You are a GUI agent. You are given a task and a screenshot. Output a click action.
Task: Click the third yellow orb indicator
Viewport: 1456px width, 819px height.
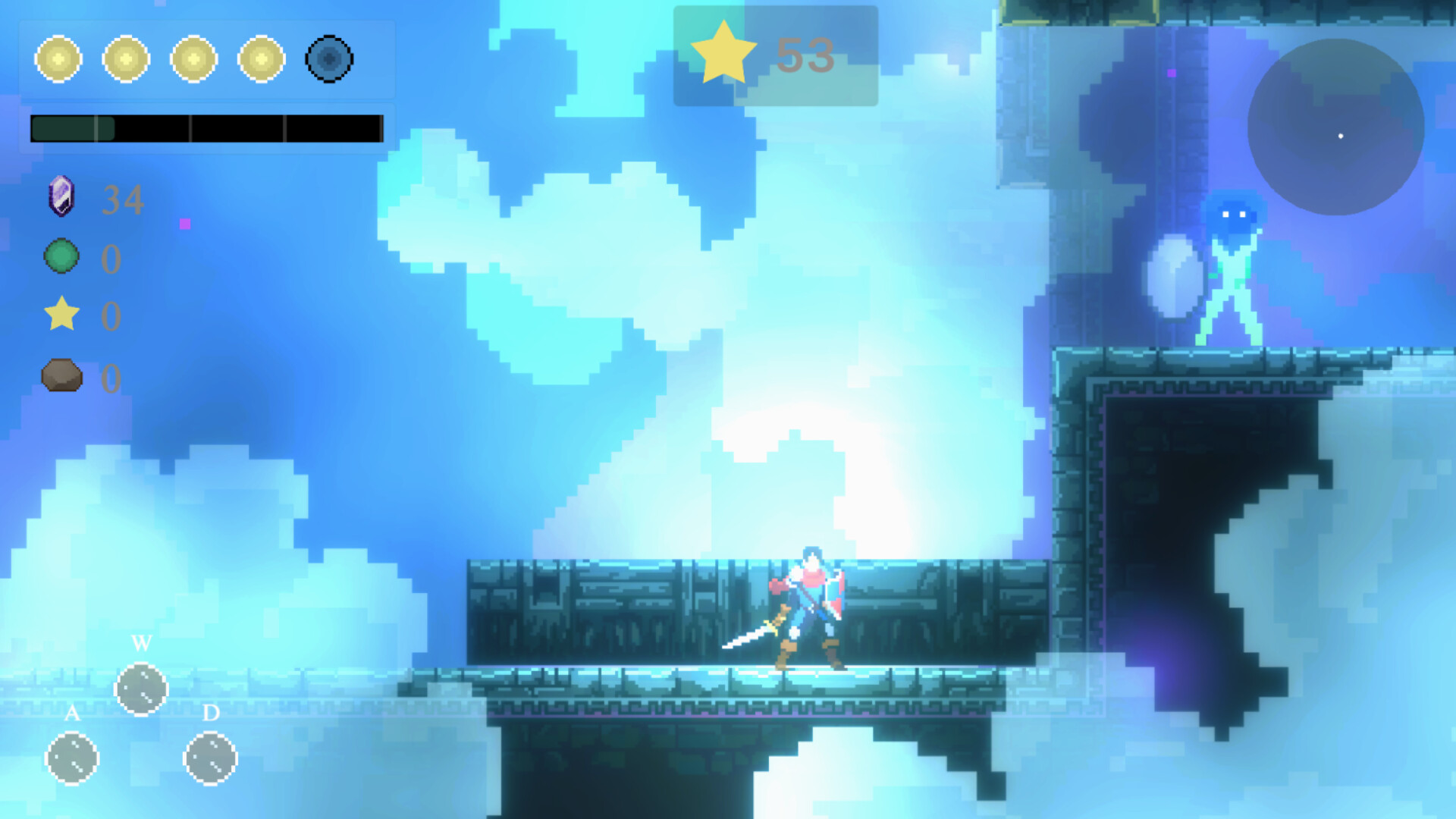coord(194,59)
